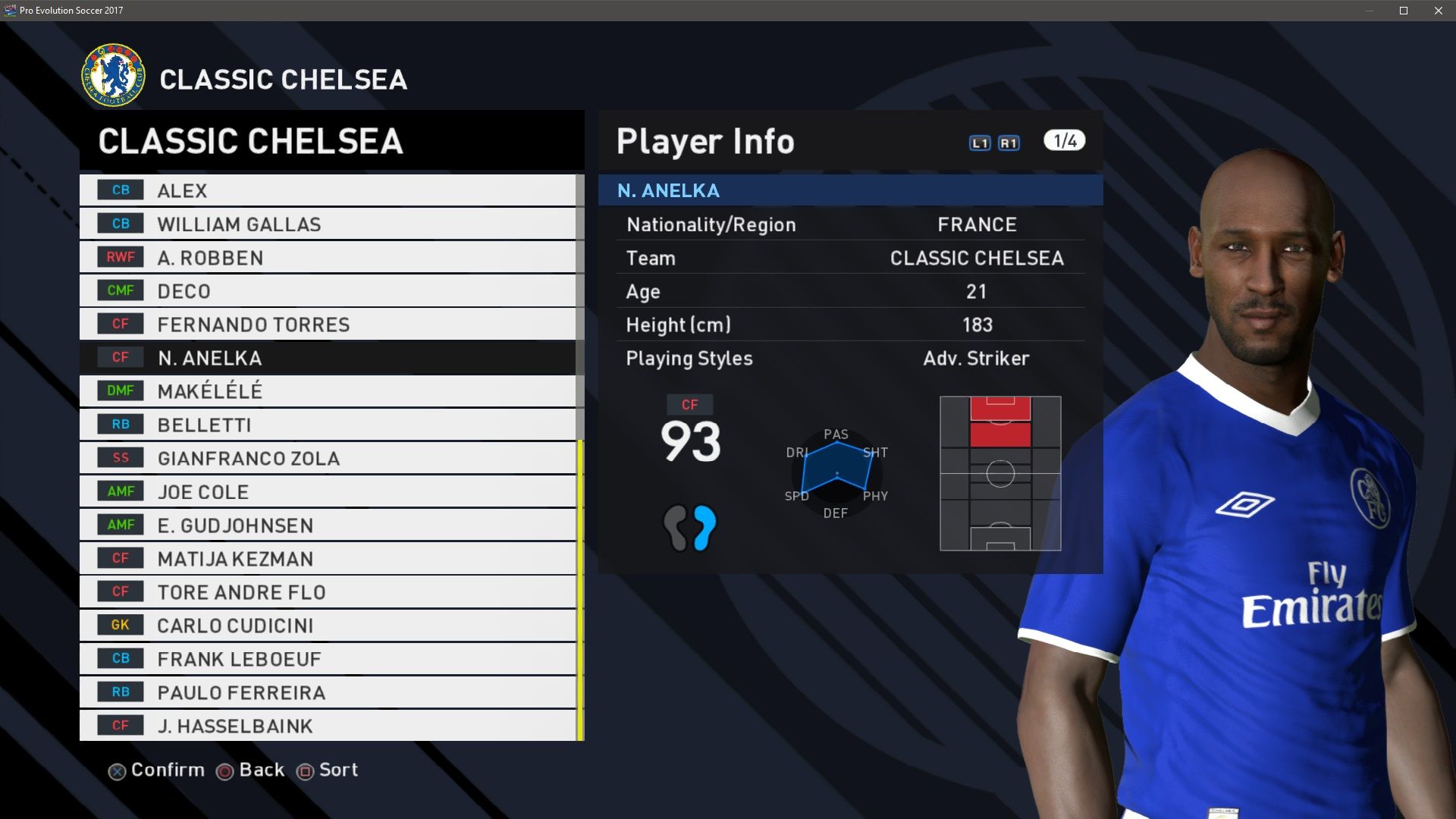Pick A. Robben the right wing forward
Image resolution: width=1456 pixels, height=819 pixels.
(328, 257)
